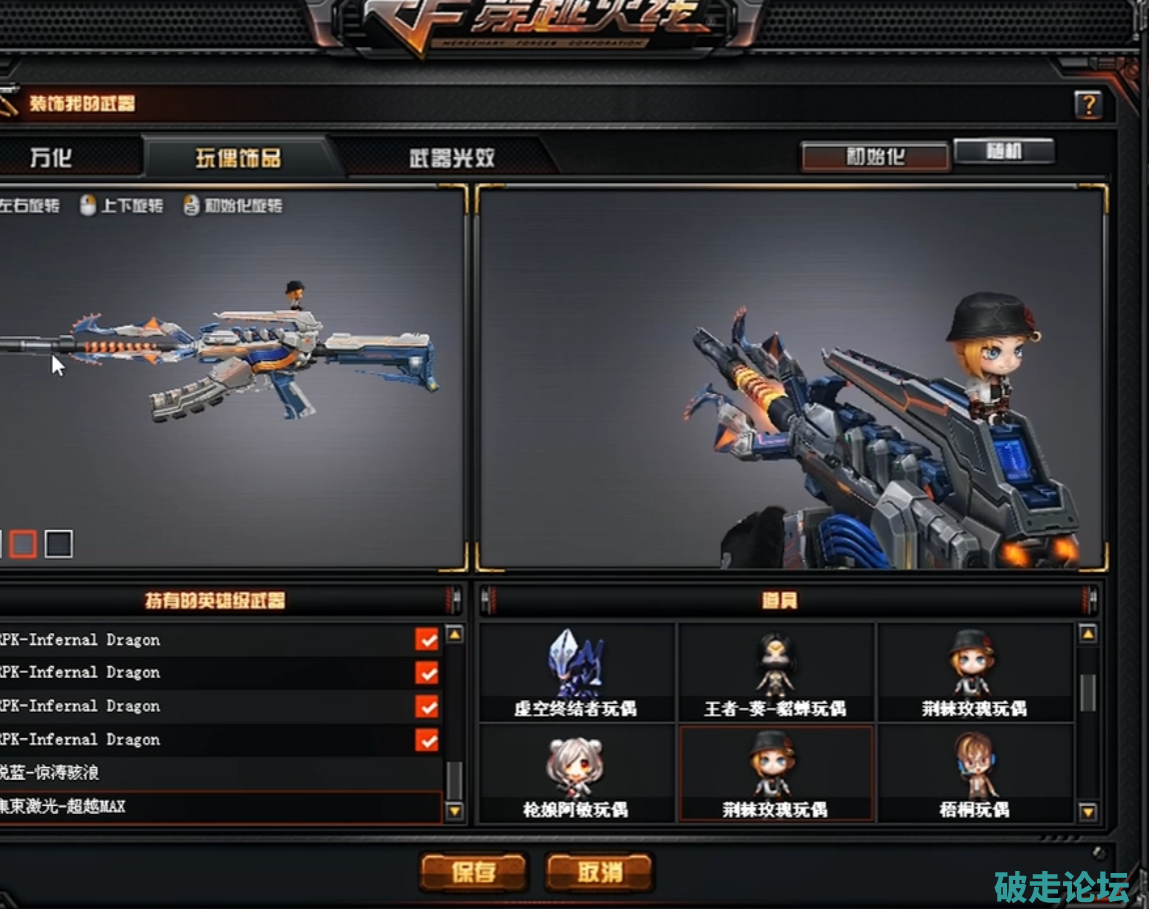1149x909 pixels.
Task: Randomize decoration with the 随机 button
Action: click(1003, 151)
